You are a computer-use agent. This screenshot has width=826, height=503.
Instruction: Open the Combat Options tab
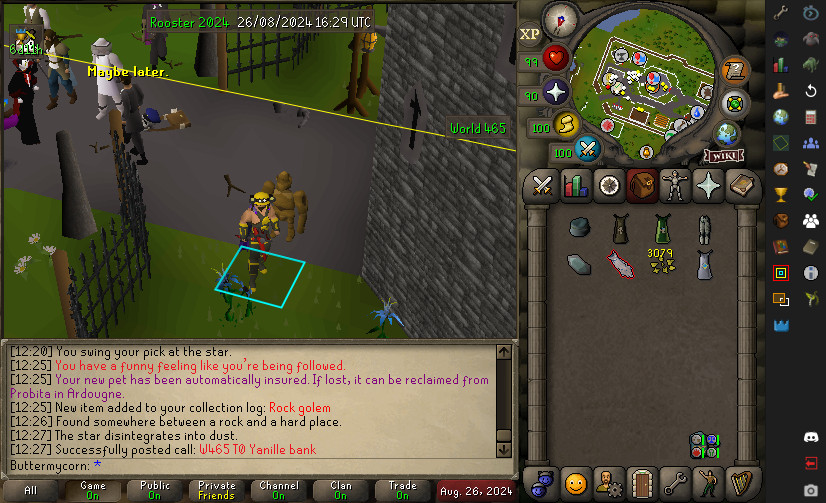tap(542, 185)
